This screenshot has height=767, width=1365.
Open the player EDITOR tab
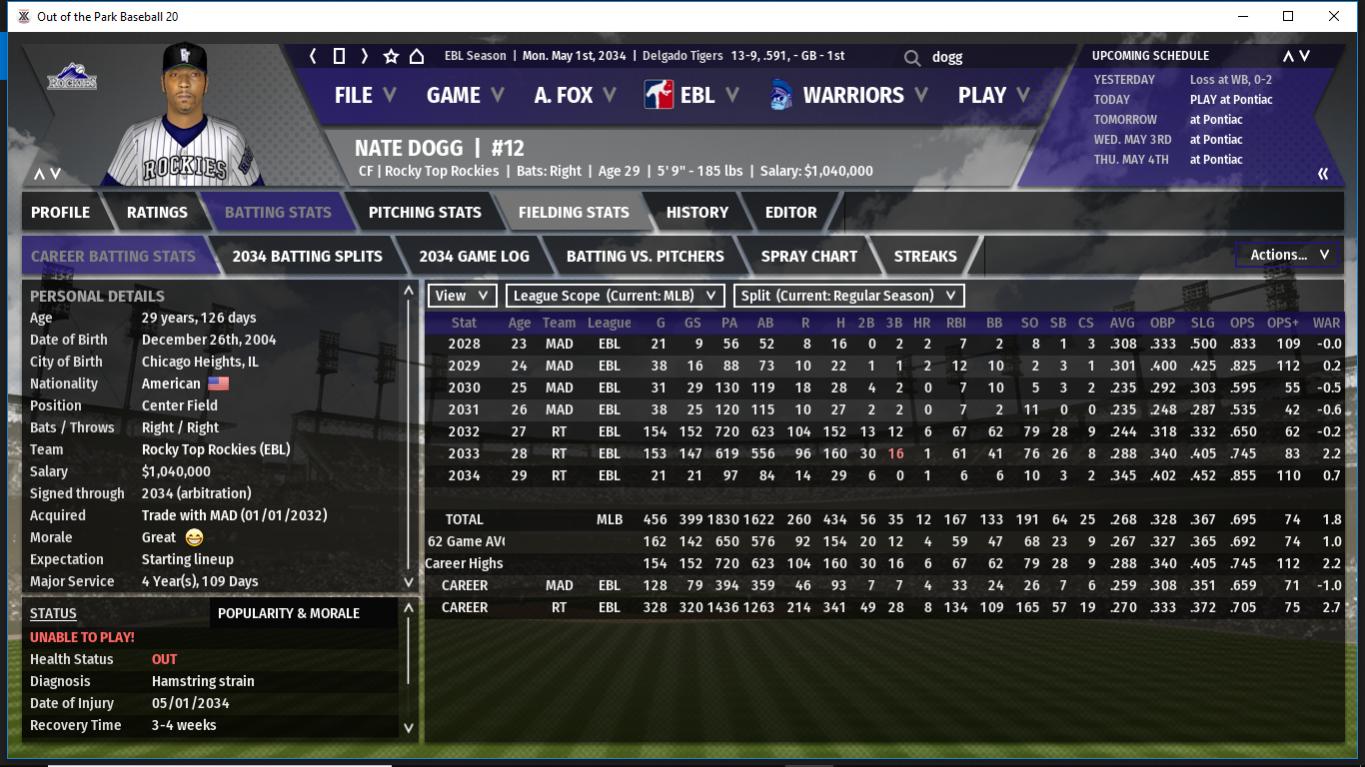[x=790, y=212]
